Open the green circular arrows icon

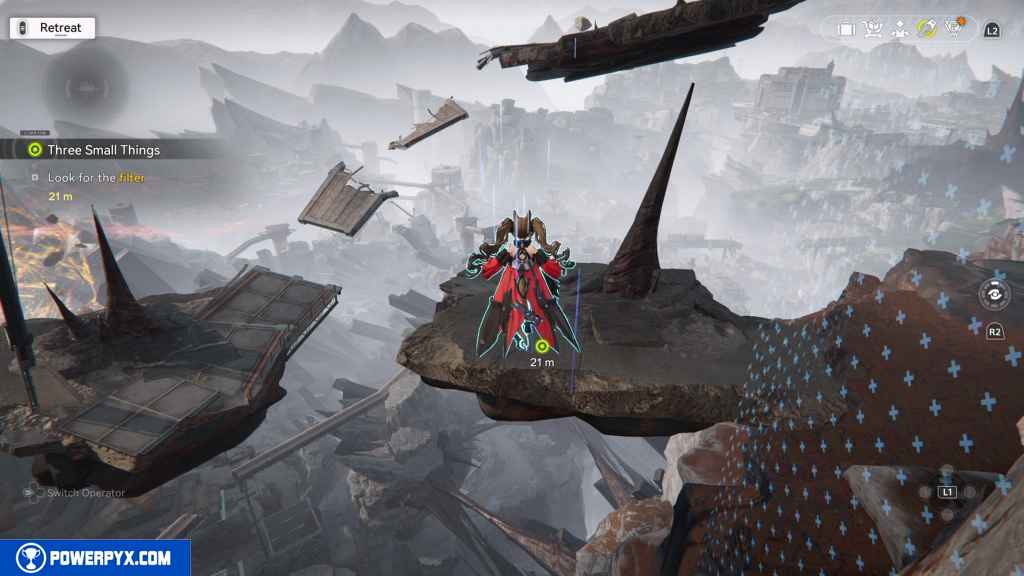tap(926, 29)
